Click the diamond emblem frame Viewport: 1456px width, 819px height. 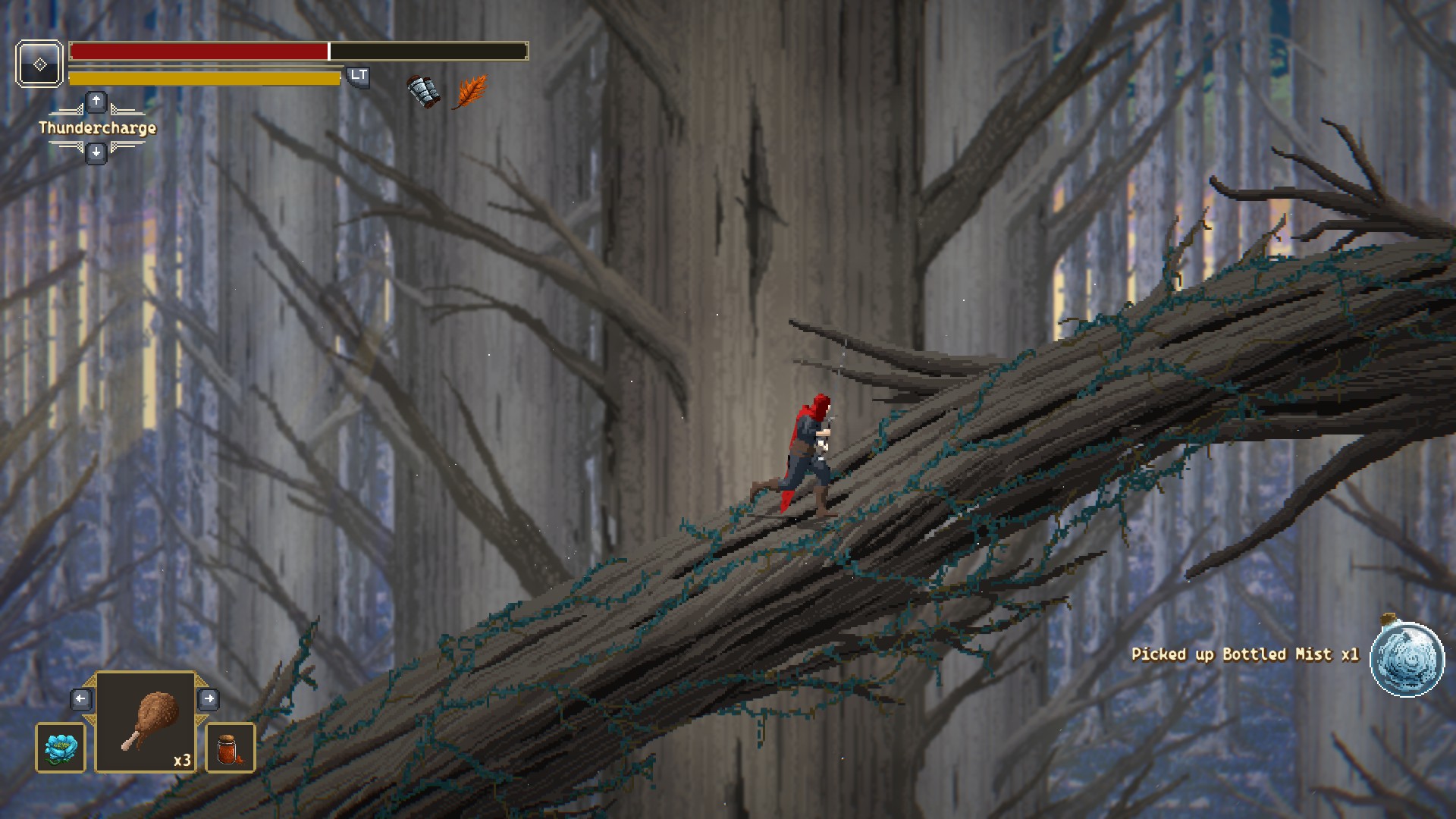[x=39, y=64]
